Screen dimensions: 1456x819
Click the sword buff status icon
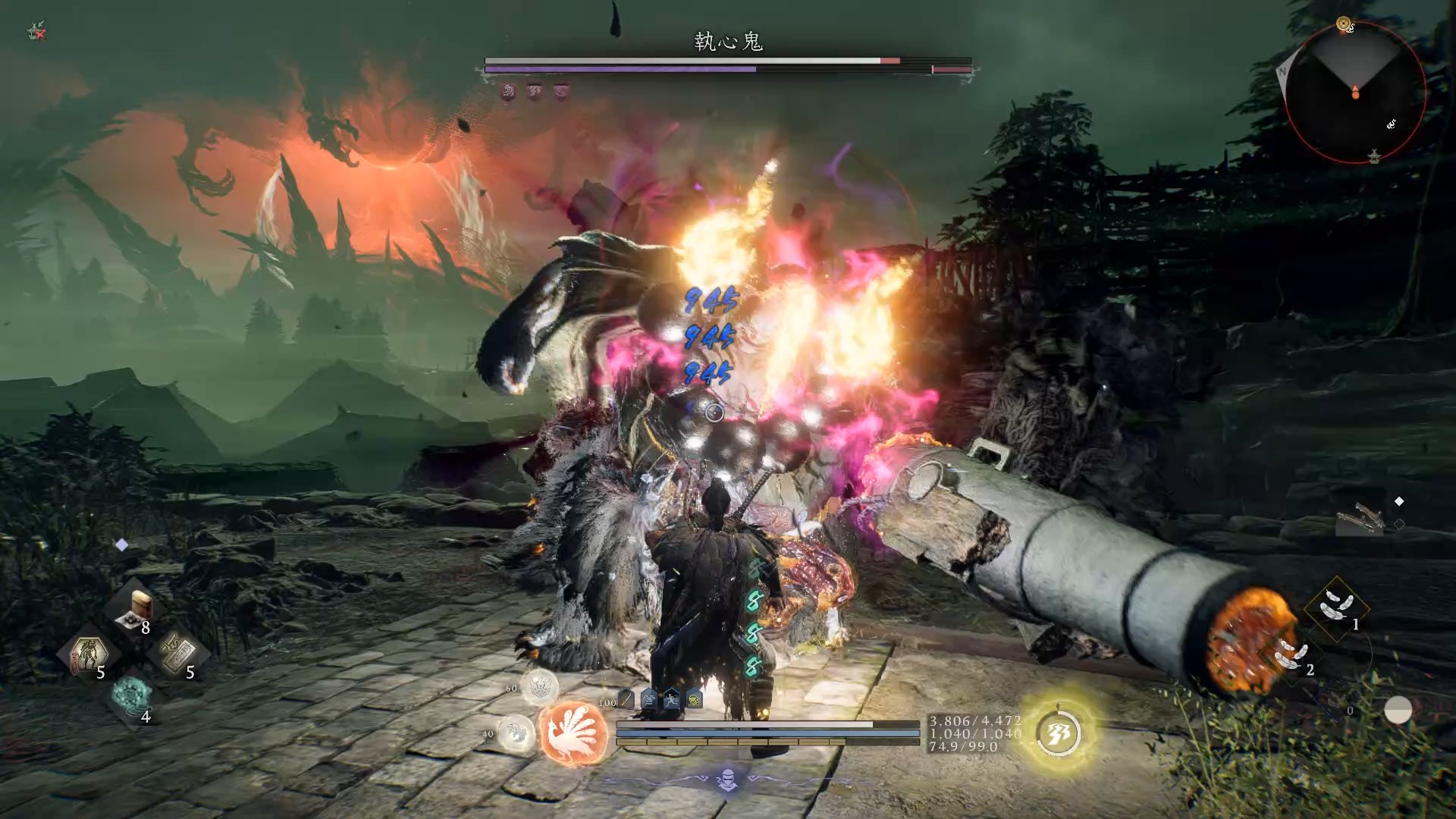click(626, 699)
